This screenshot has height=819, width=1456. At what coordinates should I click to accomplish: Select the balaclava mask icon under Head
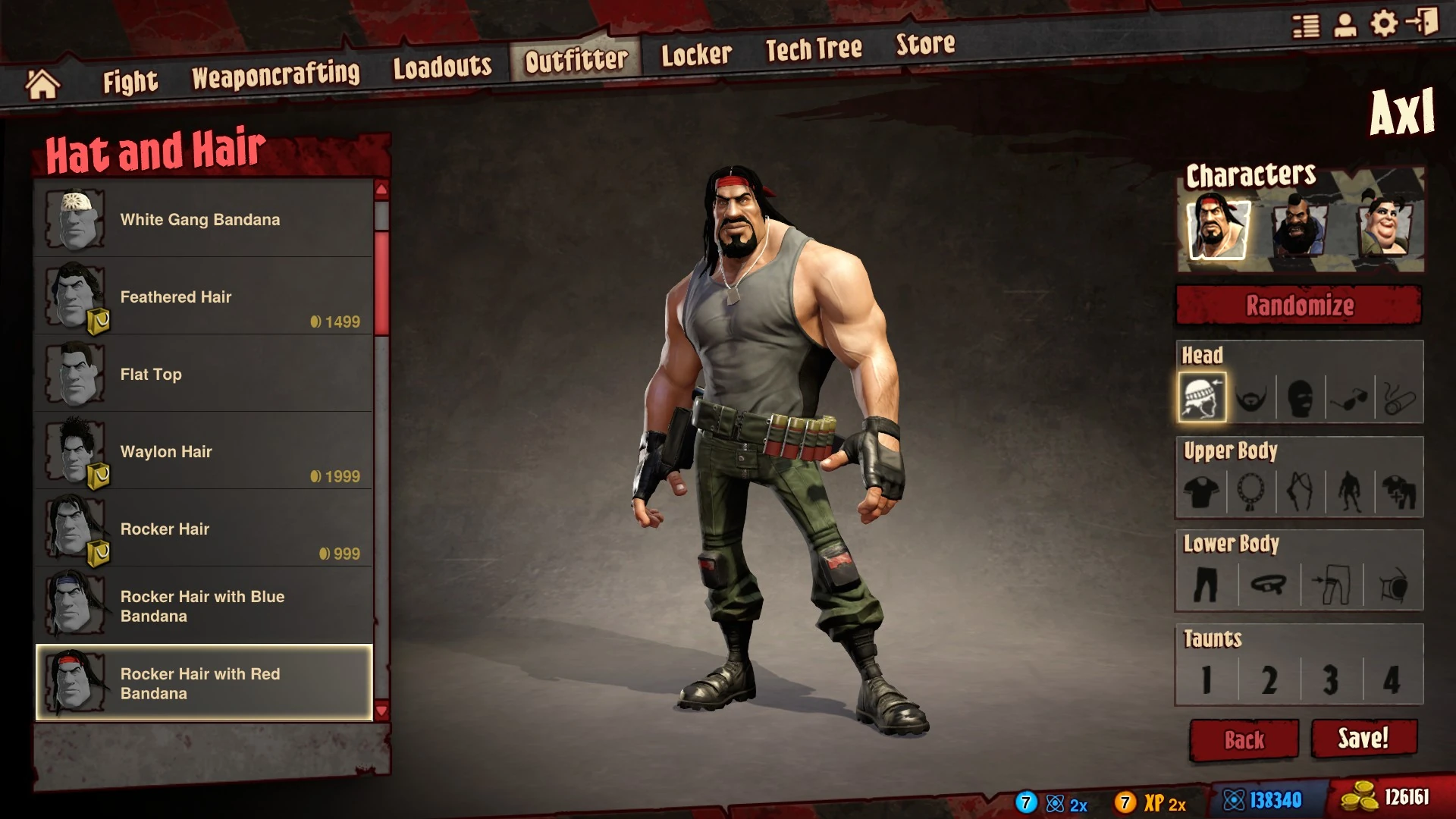pyautogui.click(x=1301, y=395)
